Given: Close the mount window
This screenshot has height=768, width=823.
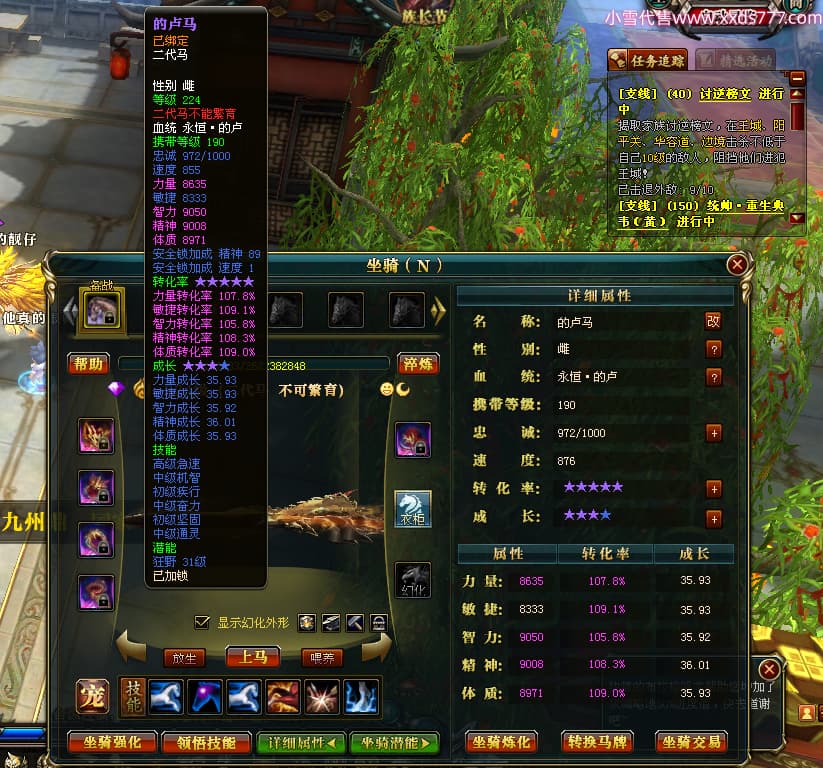Looking at the screenshot, I should pos(737,265).
